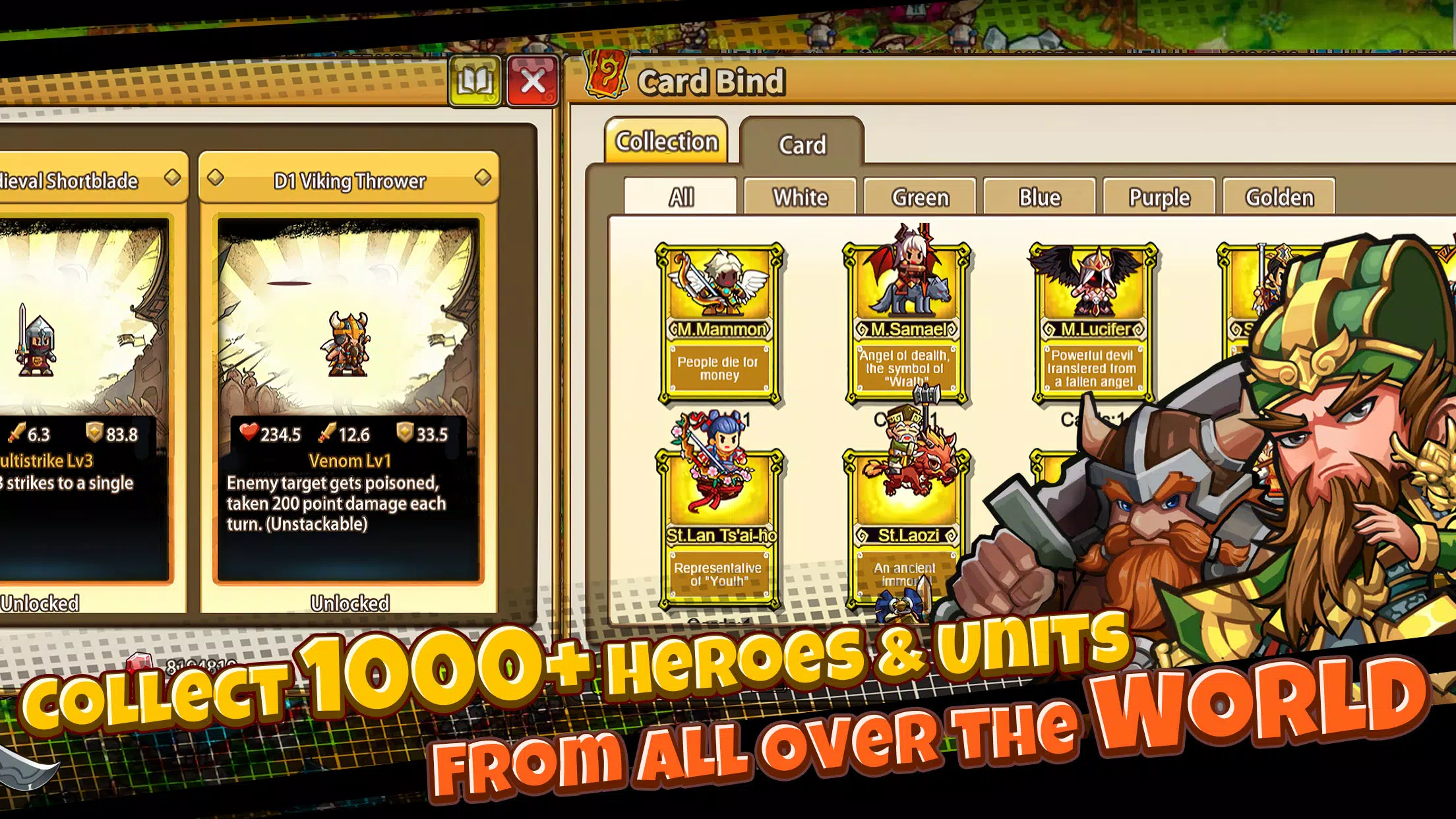Switch on the Golden rarity filter
Viewport: 1456px width, 819px height.
tap(1278, 195)
